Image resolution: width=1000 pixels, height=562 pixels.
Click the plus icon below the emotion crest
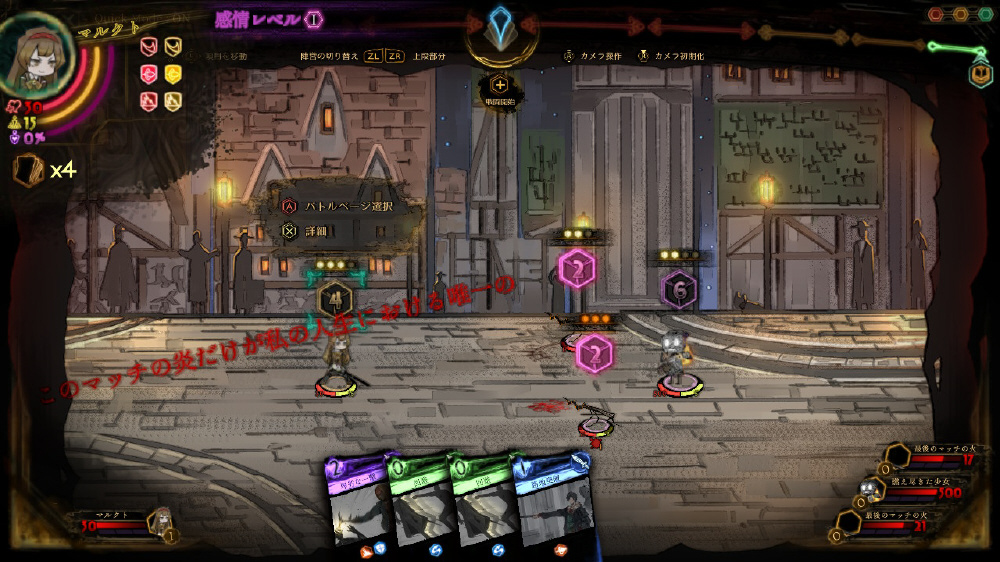pos(500,86)
